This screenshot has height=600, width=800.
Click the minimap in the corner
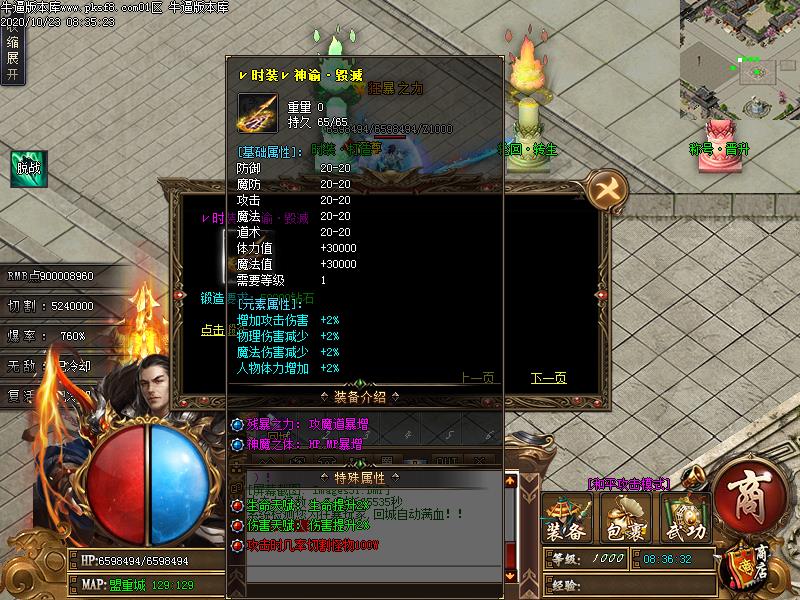click(741, 57)
